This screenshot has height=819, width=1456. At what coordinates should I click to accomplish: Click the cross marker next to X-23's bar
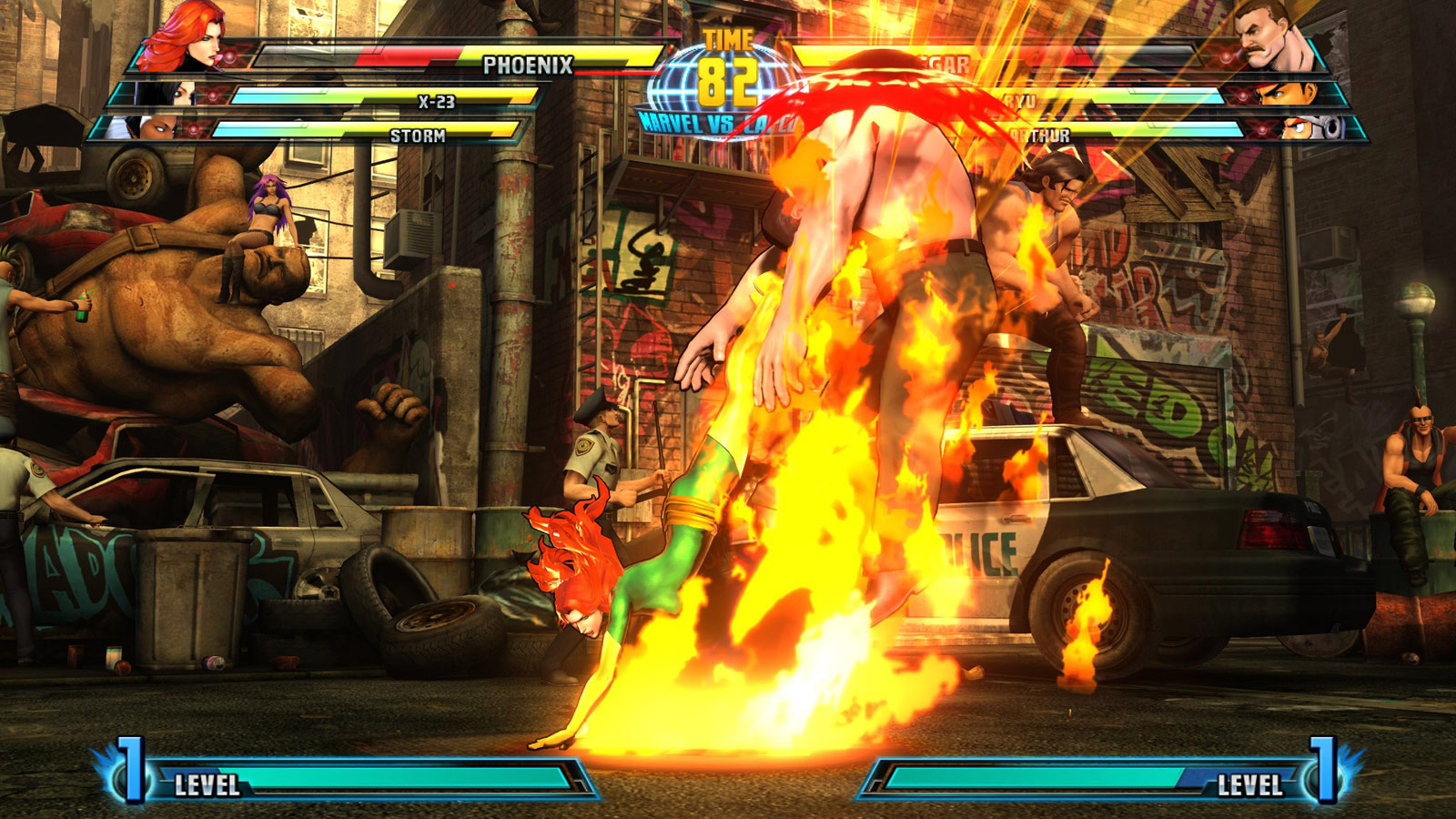tap(214, 96)
